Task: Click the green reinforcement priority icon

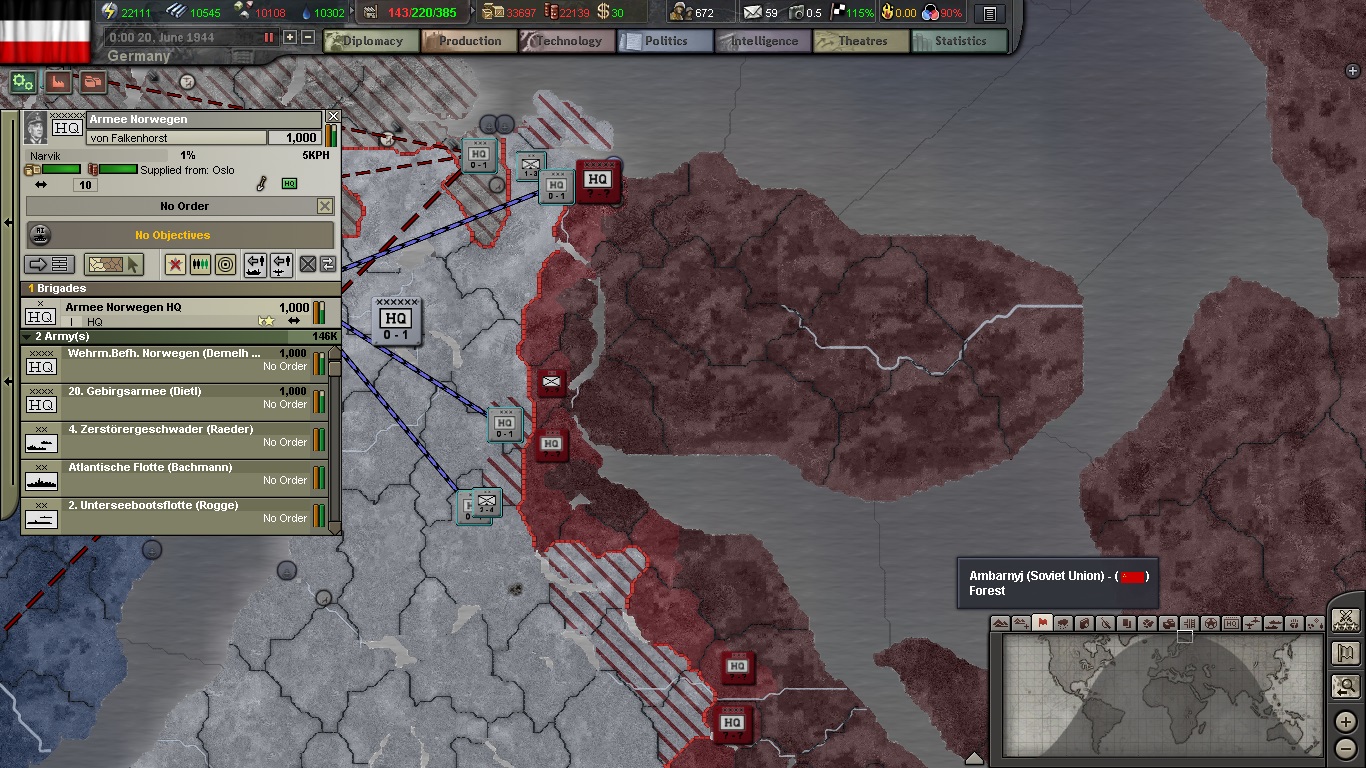Action: point(200,265)
